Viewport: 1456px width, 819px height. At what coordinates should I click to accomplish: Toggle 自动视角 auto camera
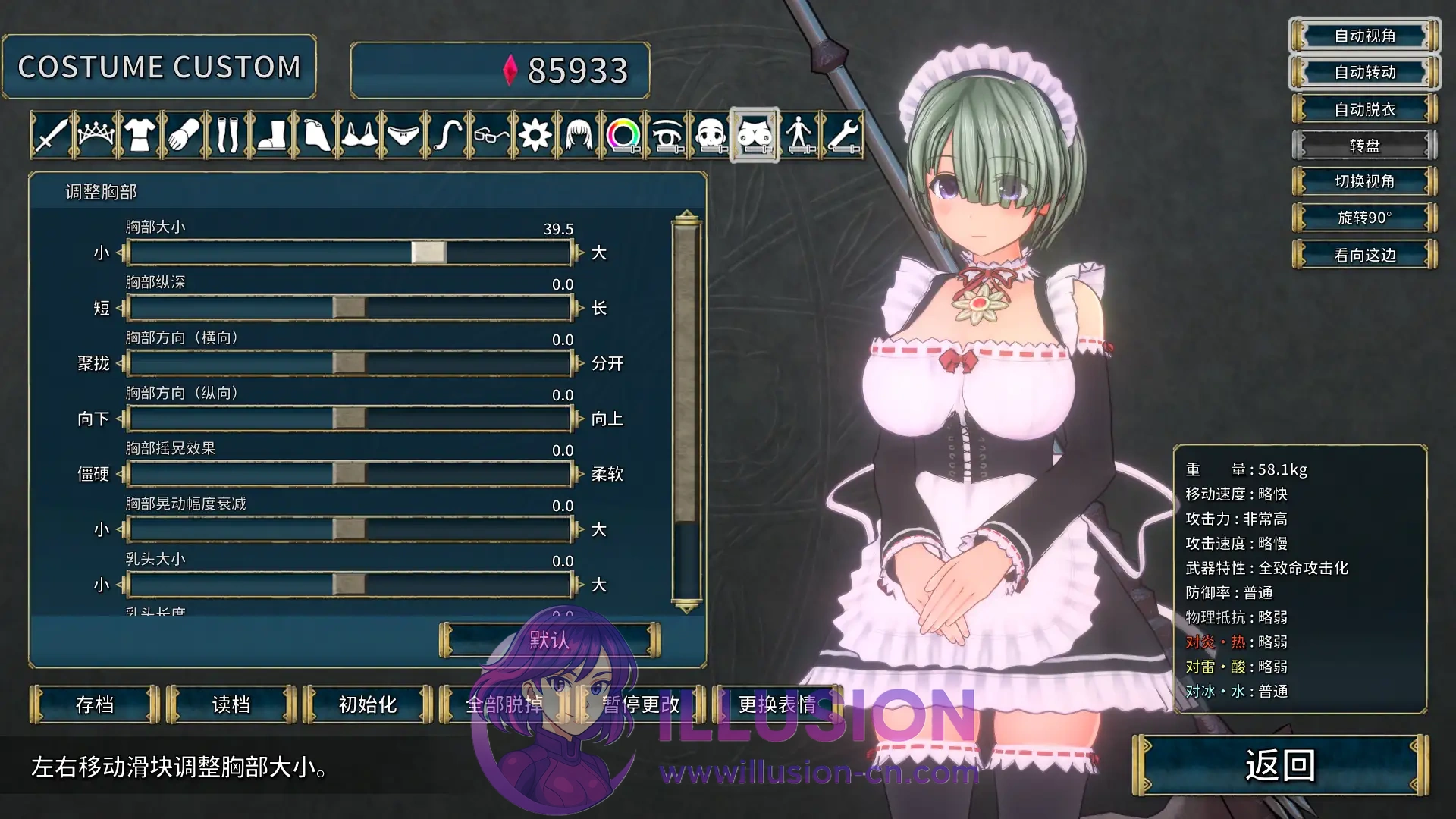(x=1364, y=36)
